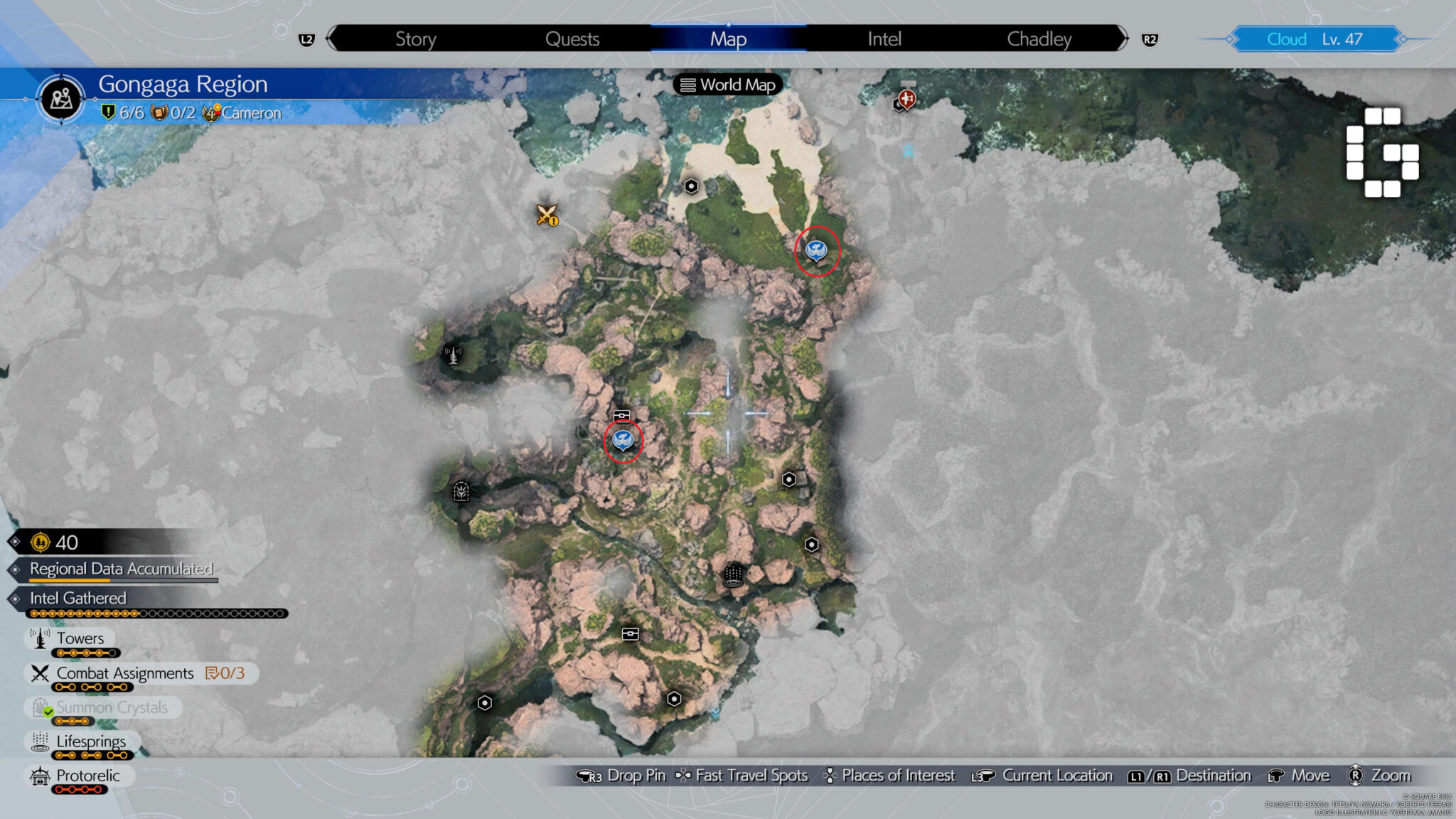1456x819 pixels.
Task: Click a cache crate icon near the center
Action: [621, 414]
